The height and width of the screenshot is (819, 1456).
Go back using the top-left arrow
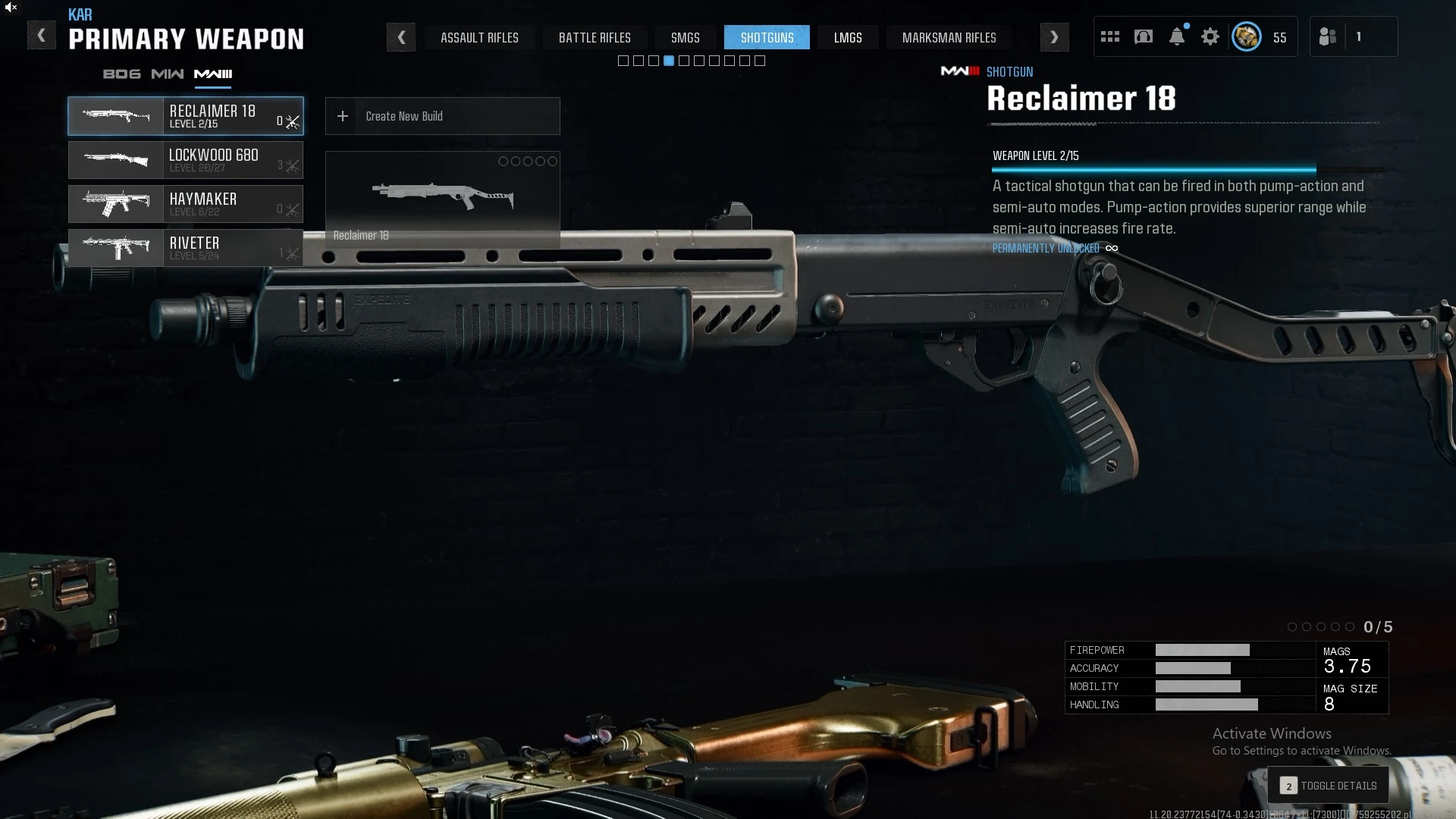(x=42, y=36)
